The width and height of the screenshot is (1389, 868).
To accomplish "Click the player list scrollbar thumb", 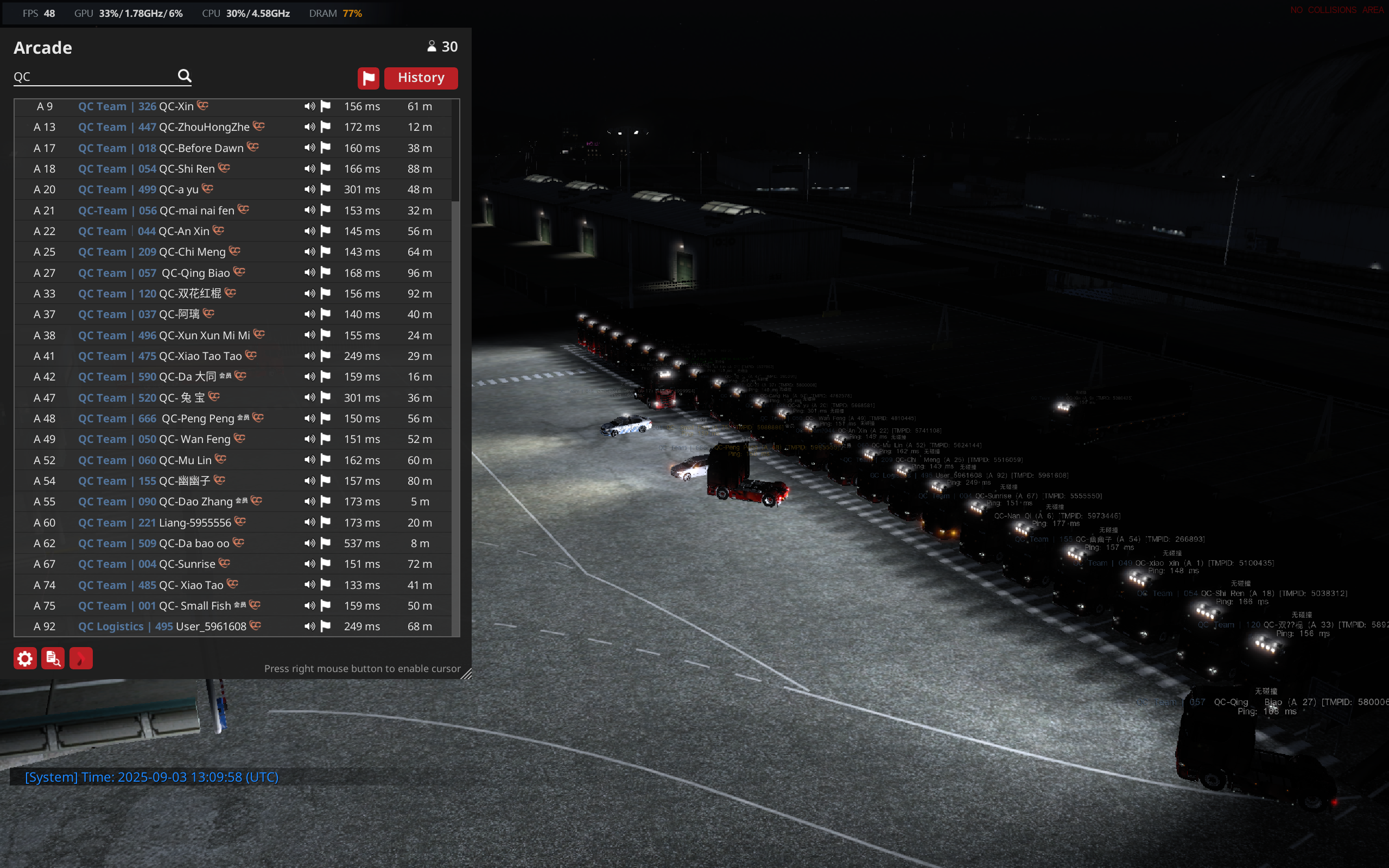I will [x=456, y=150].
